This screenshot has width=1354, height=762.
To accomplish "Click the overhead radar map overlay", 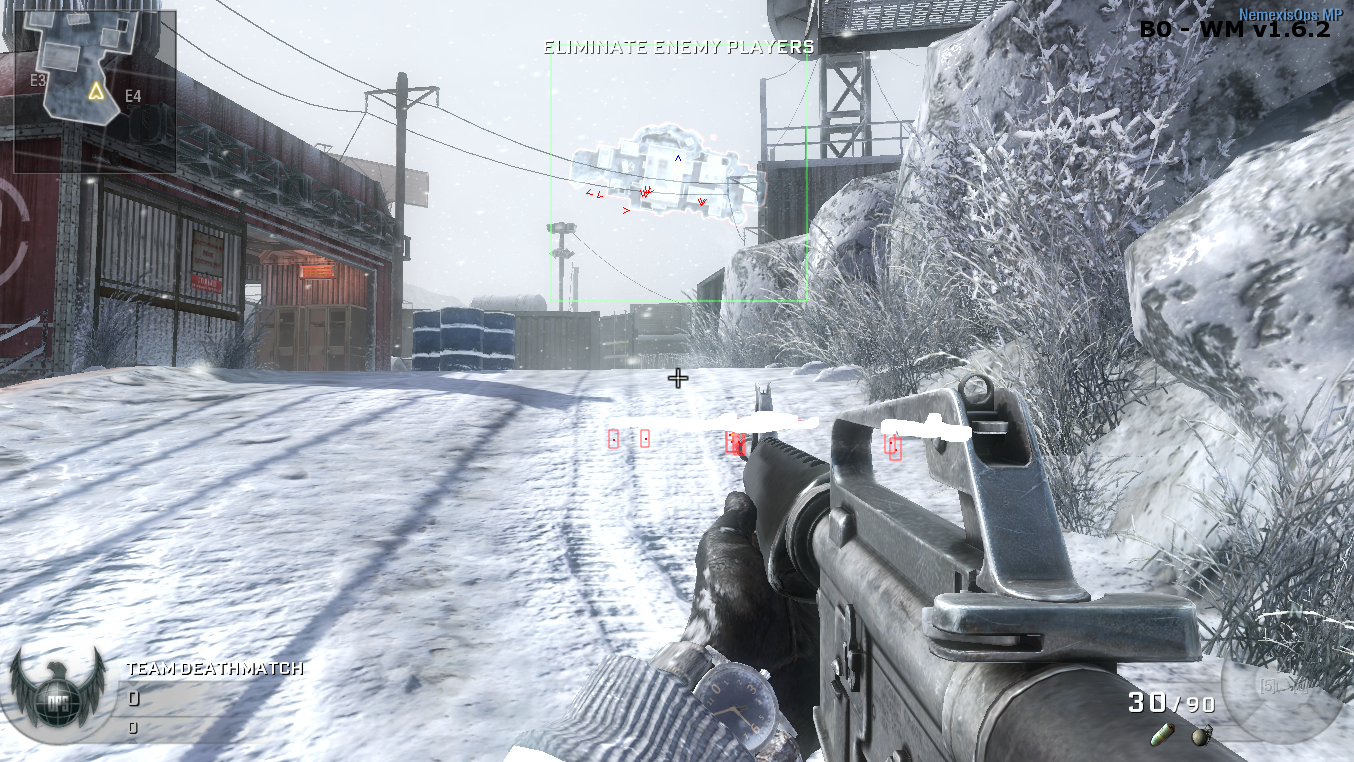I will coord(666,173).
